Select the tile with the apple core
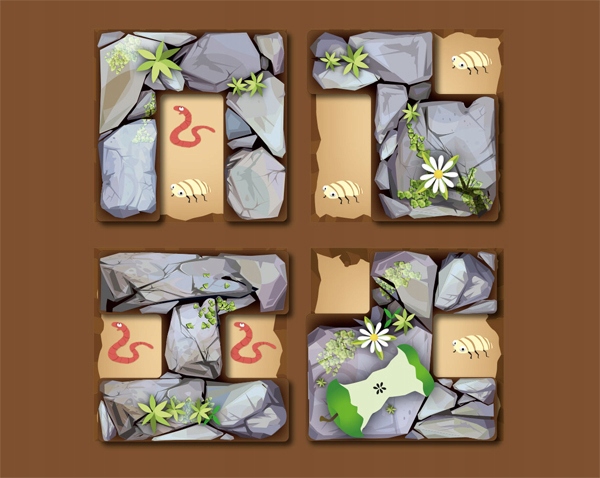Screen dimensions: 600x478 404,345
